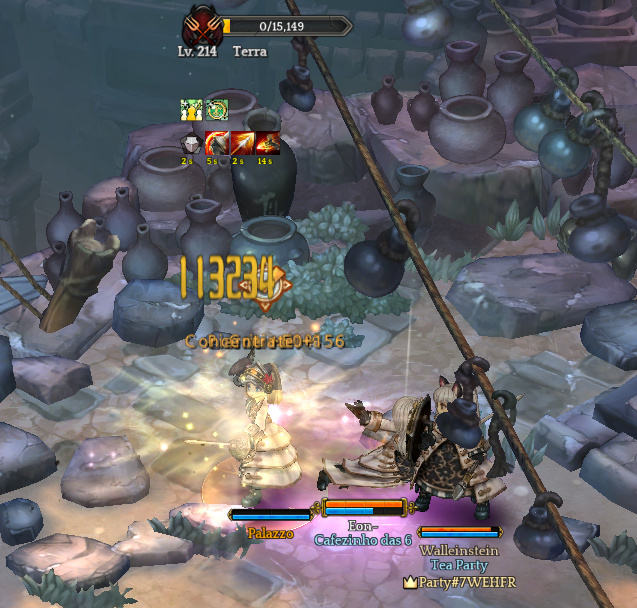Select the red spear thrust buff icon

tap(242, 143)
